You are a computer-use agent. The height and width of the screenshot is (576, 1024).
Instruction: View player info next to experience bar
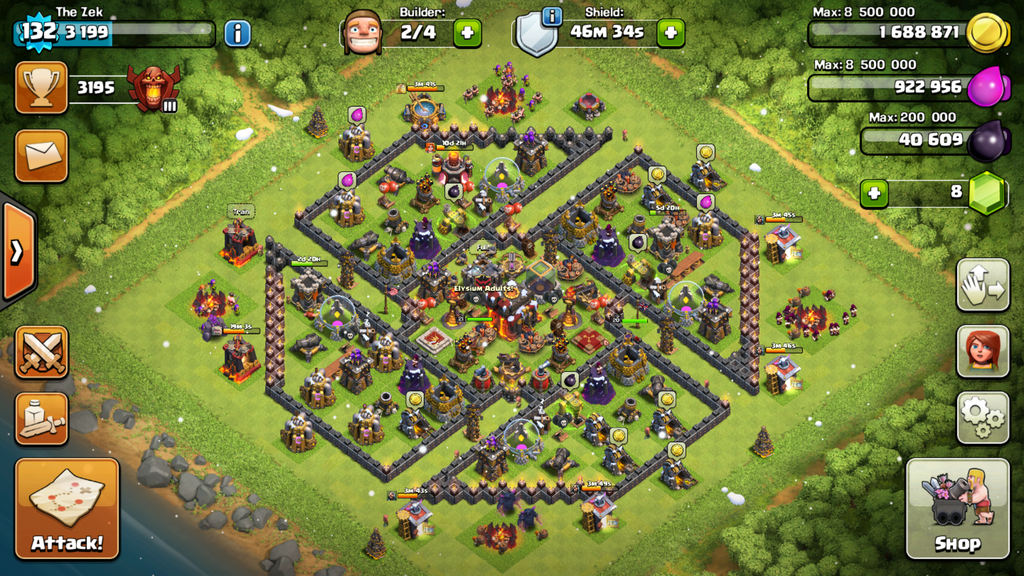click(x=237, y=33)
